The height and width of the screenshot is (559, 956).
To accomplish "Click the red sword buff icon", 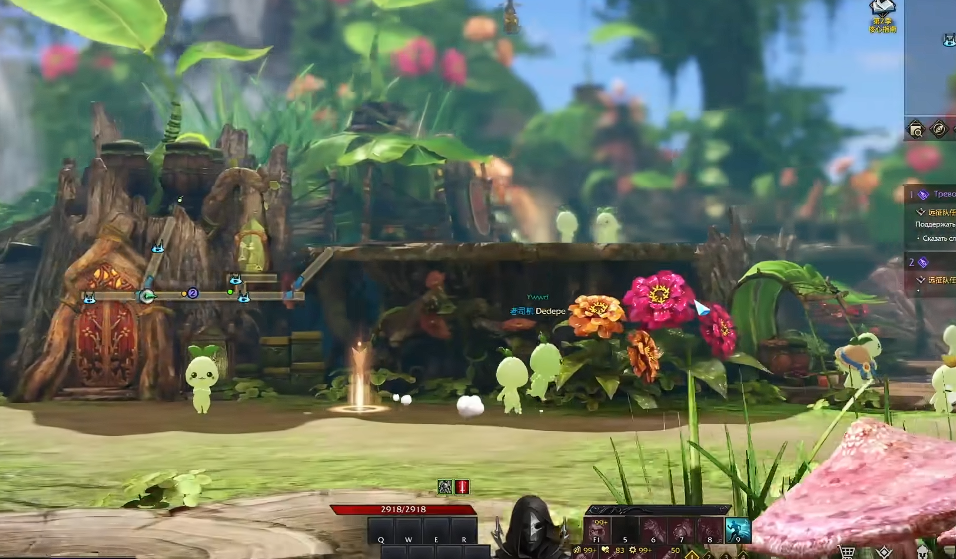I will 462,487.
